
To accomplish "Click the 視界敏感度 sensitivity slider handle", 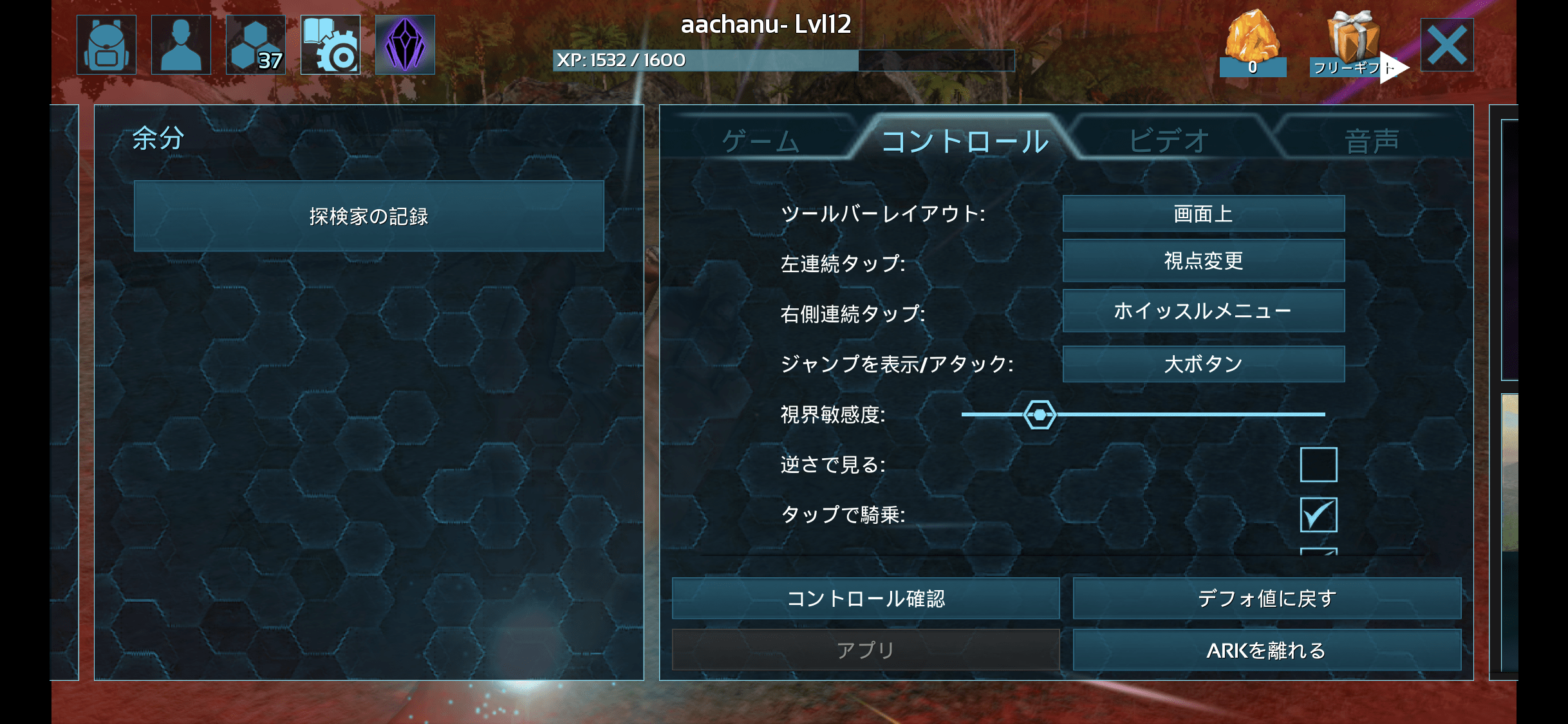I will click(1040, 414).
